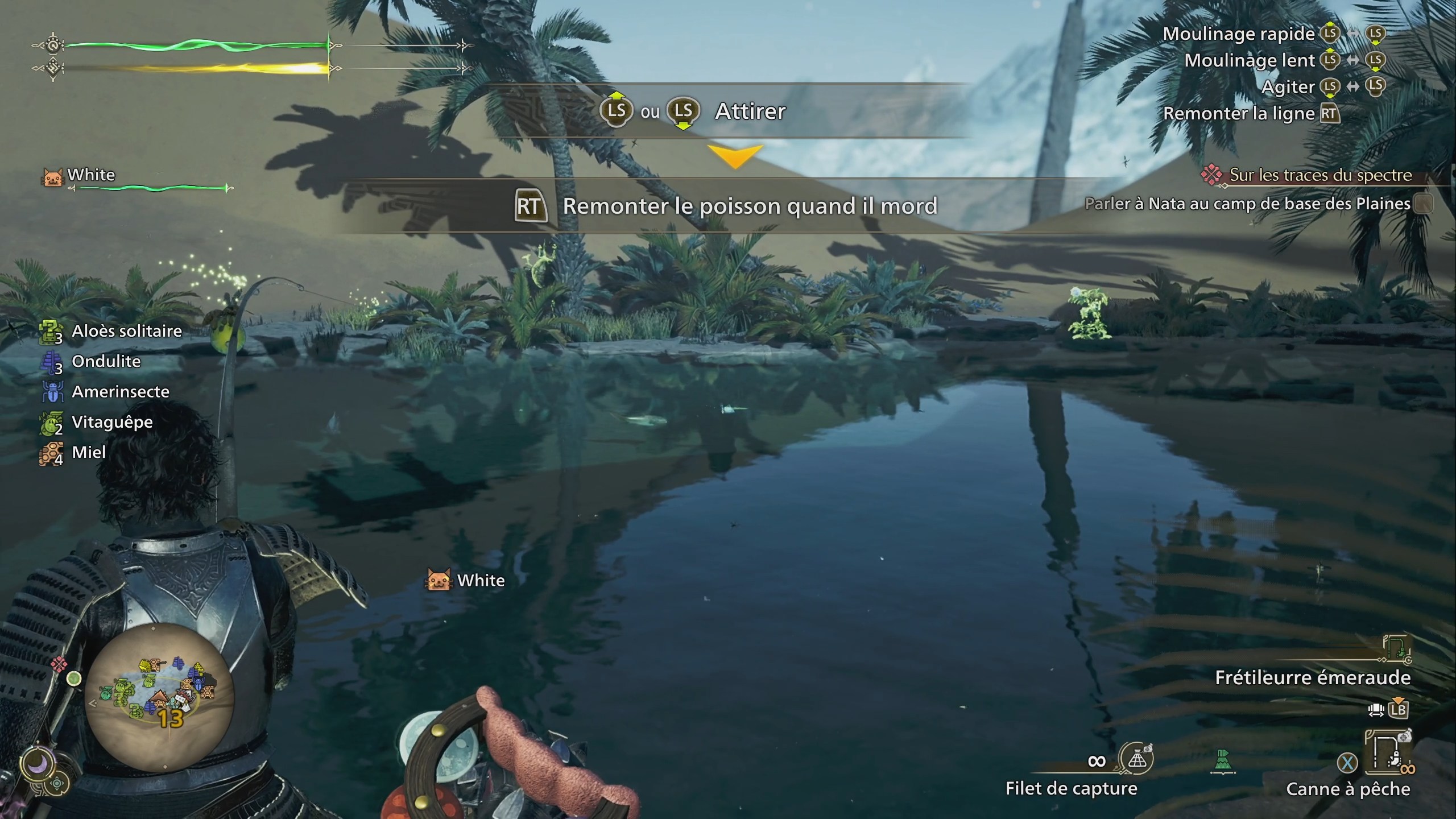This screenshot has height=819, width=1456.
Task: Click the Vitaguêpe item icon
Action: (x=52, y=422)
